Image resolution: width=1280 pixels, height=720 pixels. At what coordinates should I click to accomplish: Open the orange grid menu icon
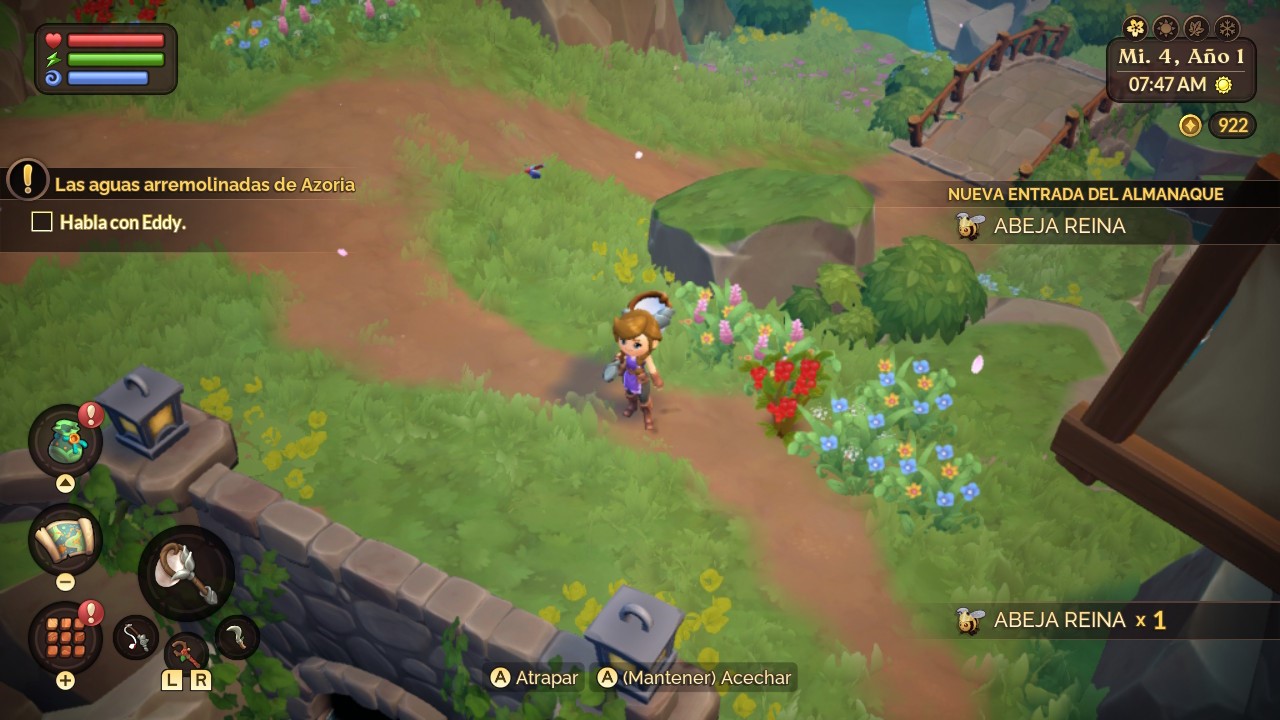click(x=65, y=636)
